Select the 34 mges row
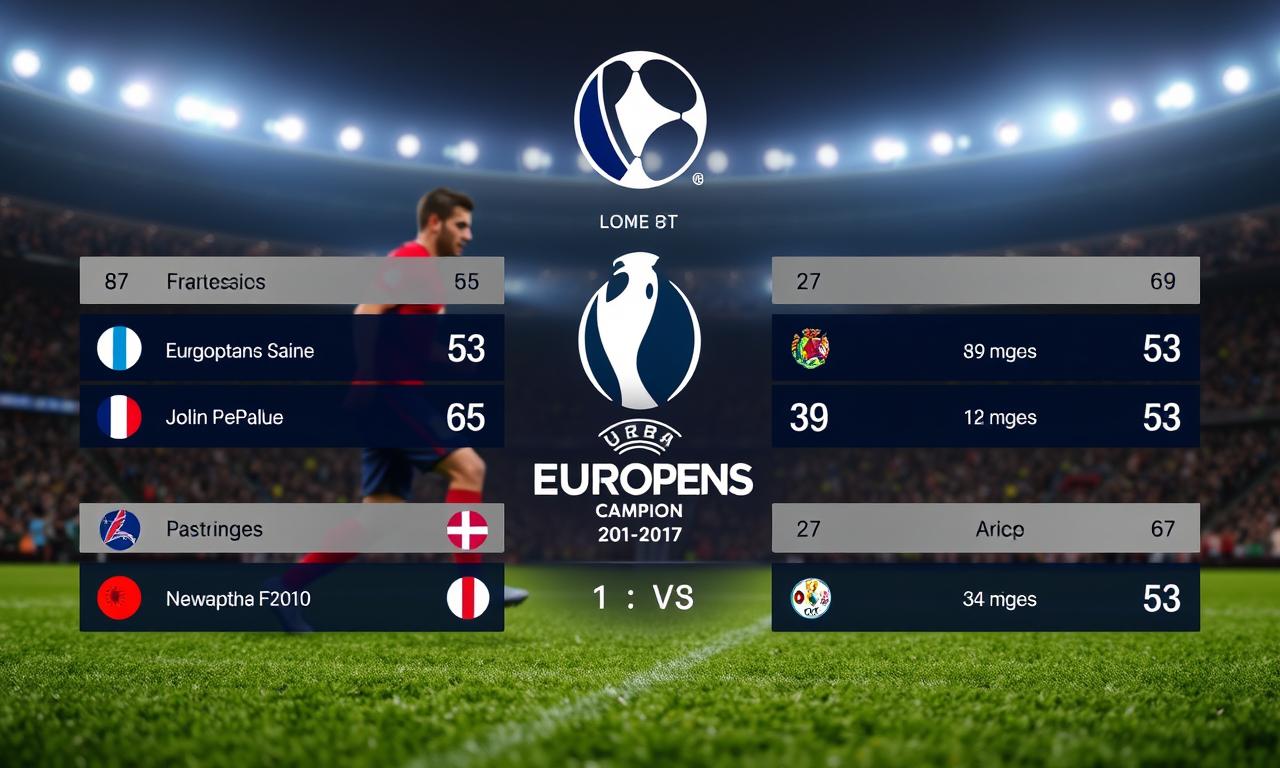This screenshot has width=1280, height=768. pyautogui.click(x=985, y=598)
